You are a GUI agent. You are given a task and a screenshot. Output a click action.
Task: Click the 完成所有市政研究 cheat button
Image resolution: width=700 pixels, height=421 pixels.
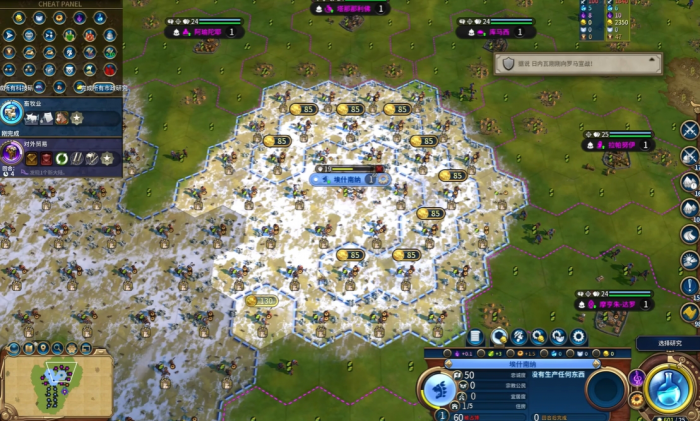tap(102, 88)
